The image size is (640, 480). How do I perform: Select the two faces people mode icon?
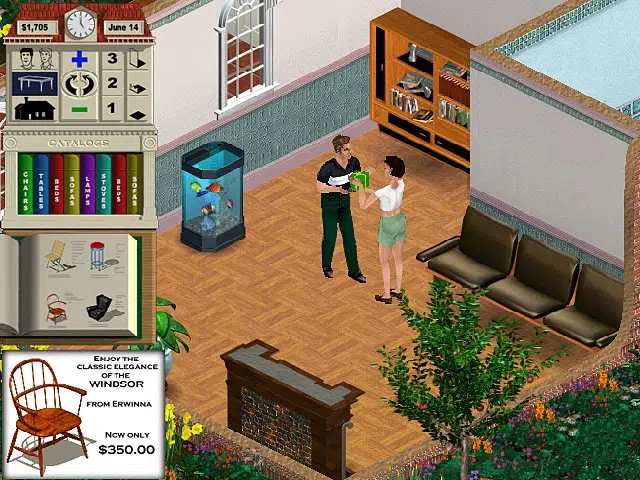coord(35,58)
